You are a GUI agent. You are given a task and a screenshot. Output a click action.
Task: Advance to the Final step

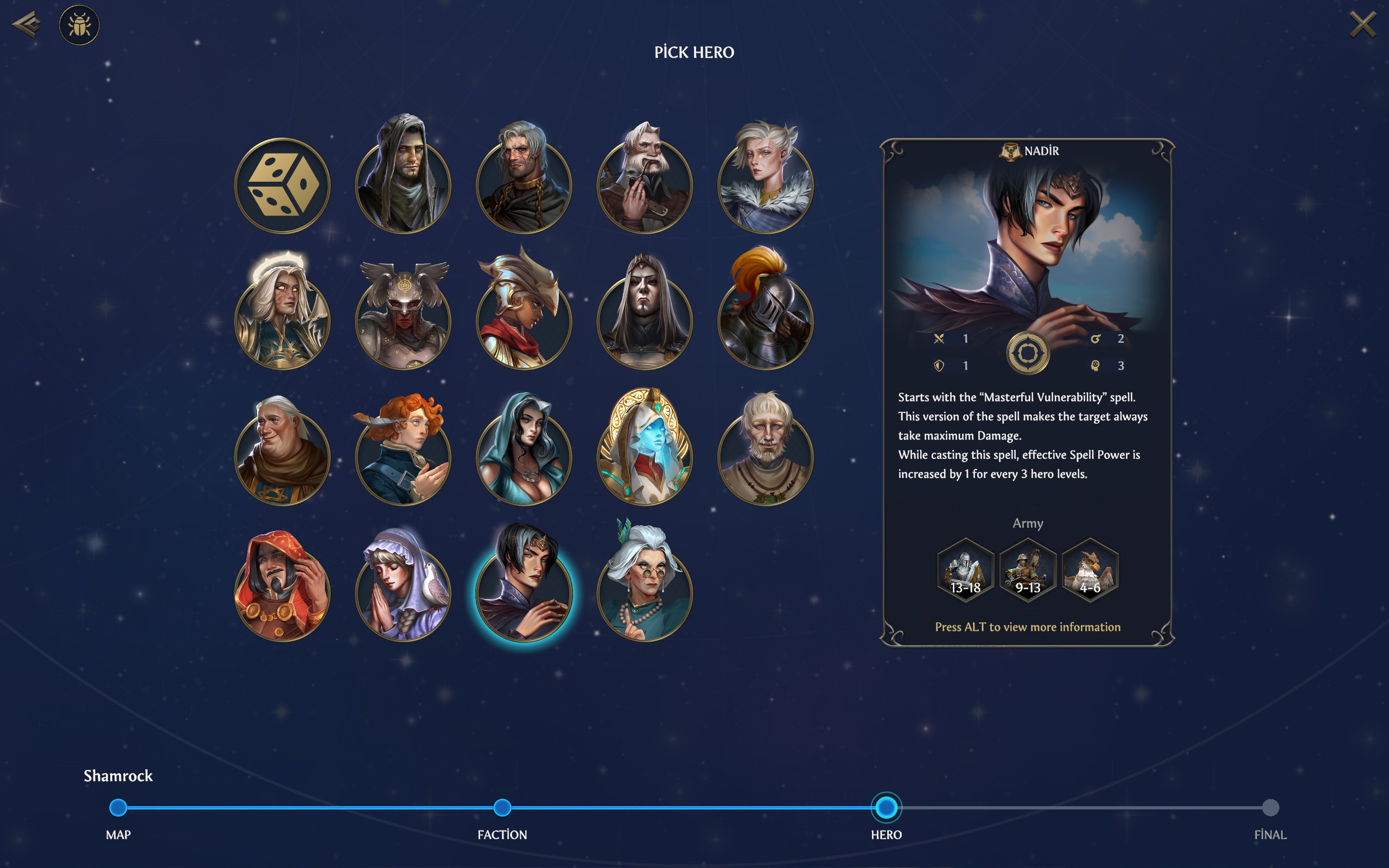tap(1270, 807)
